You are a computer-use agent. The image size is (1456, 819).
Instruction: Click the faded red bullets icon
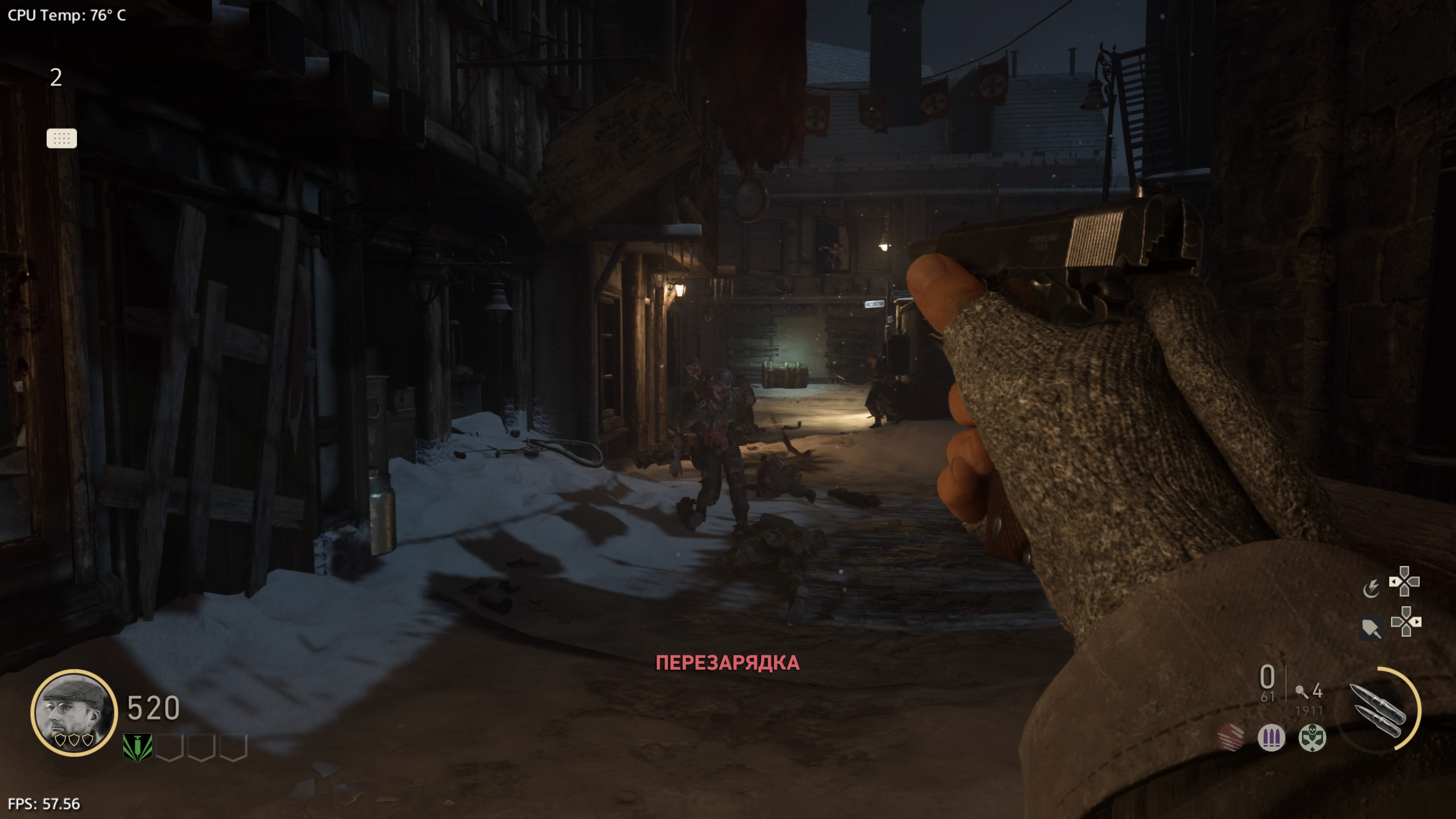[x=1230, y=737]
